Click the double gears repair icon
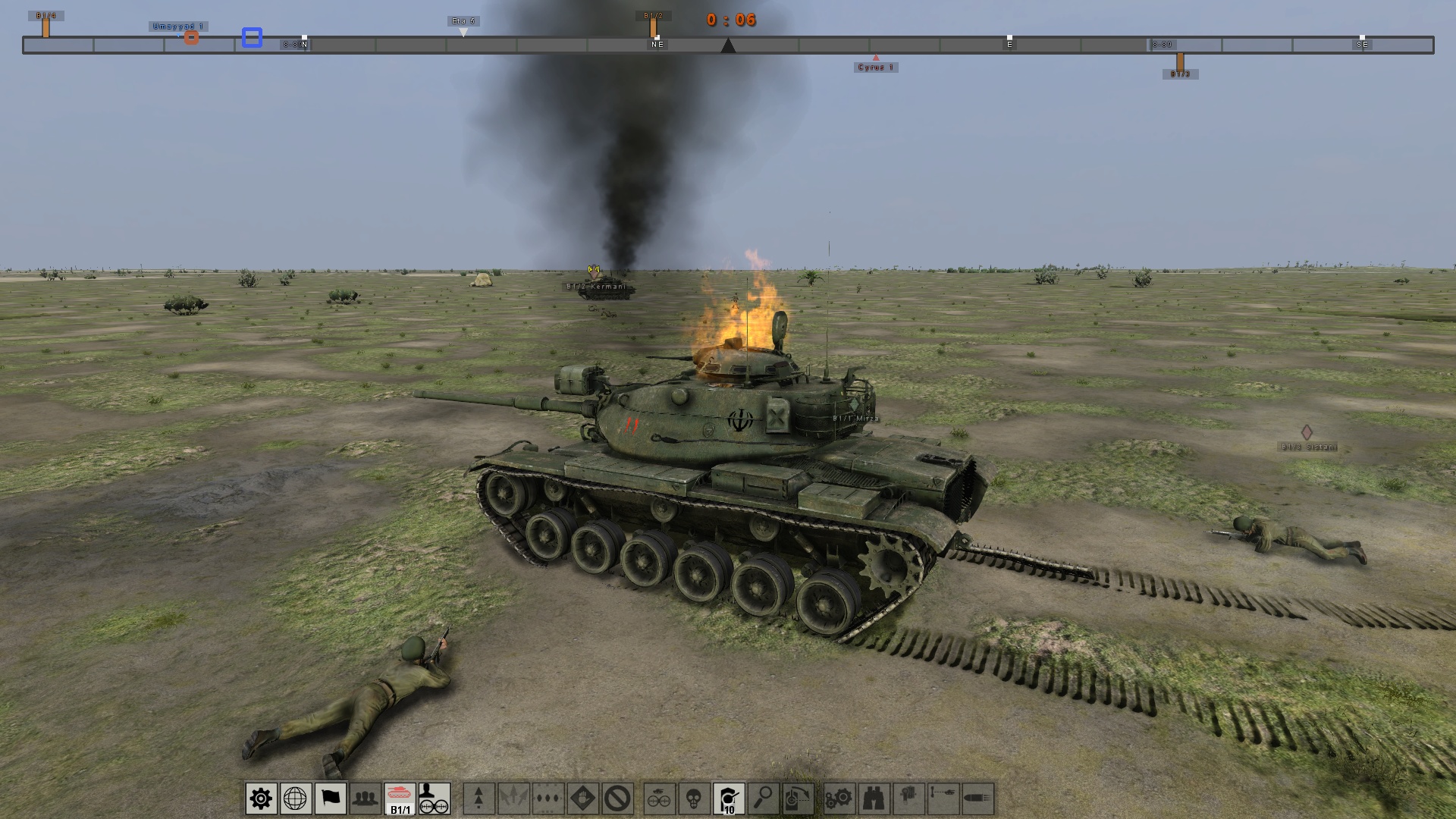This screenshot has width=1456, height=819. [839, 798]
